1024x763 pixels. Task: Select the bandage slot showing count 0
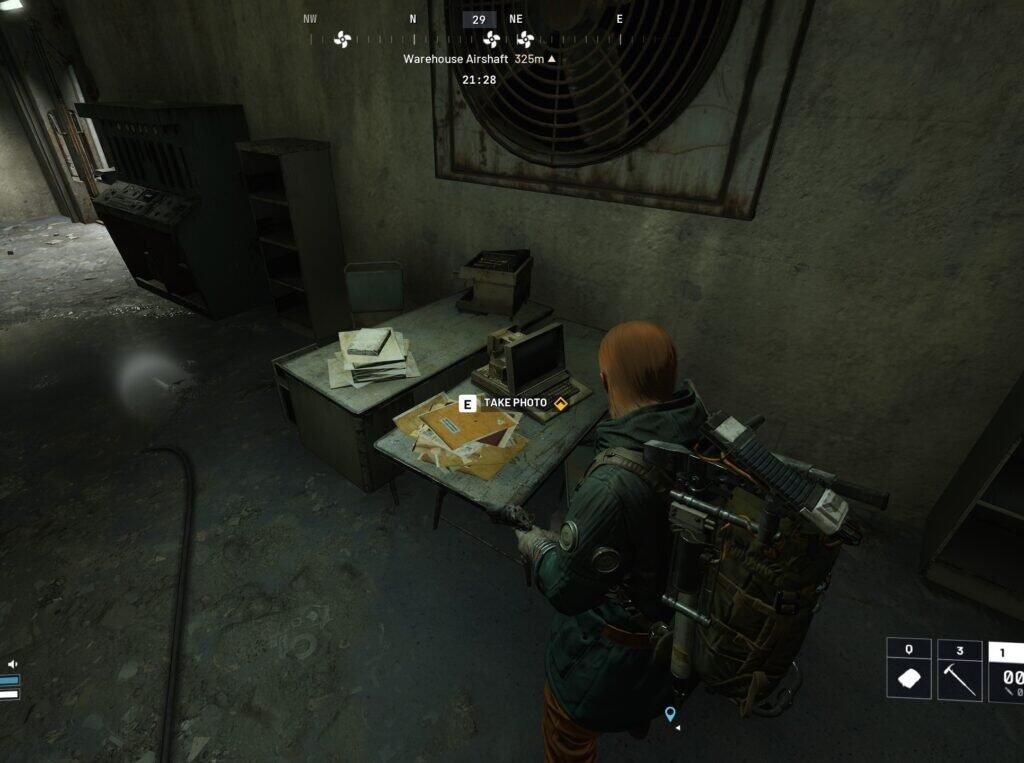click(x=908, y=670)
